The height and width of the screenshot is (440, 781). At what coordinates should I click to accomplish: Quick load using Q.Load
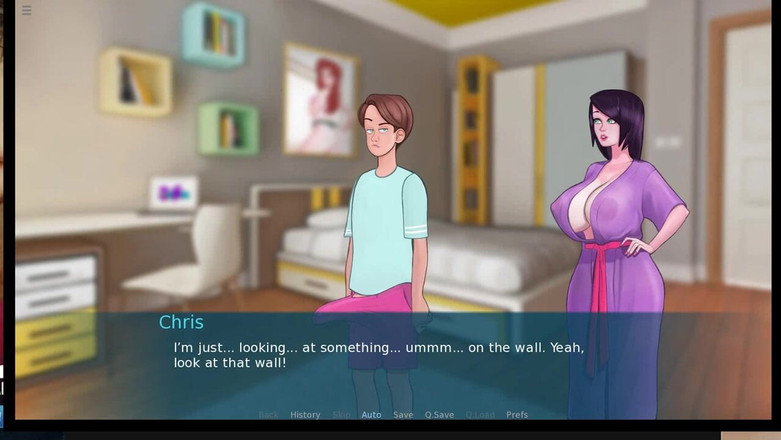coord(480,415)
